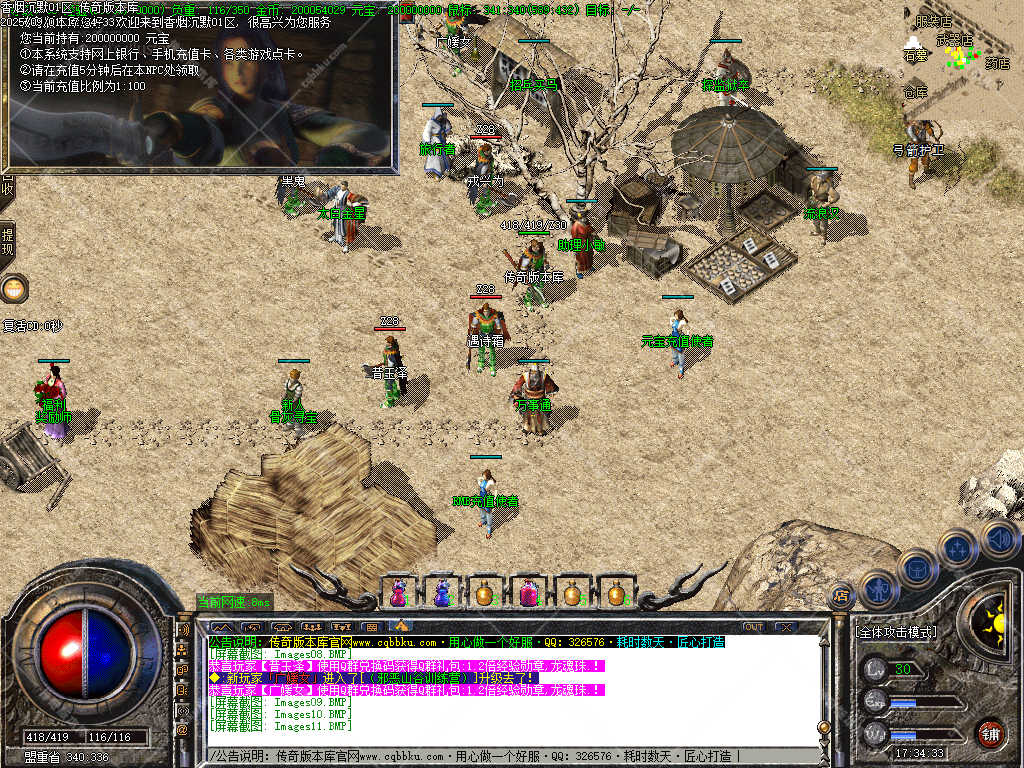
Task: Click the OUT button above chat
Action: coord(753,627)
